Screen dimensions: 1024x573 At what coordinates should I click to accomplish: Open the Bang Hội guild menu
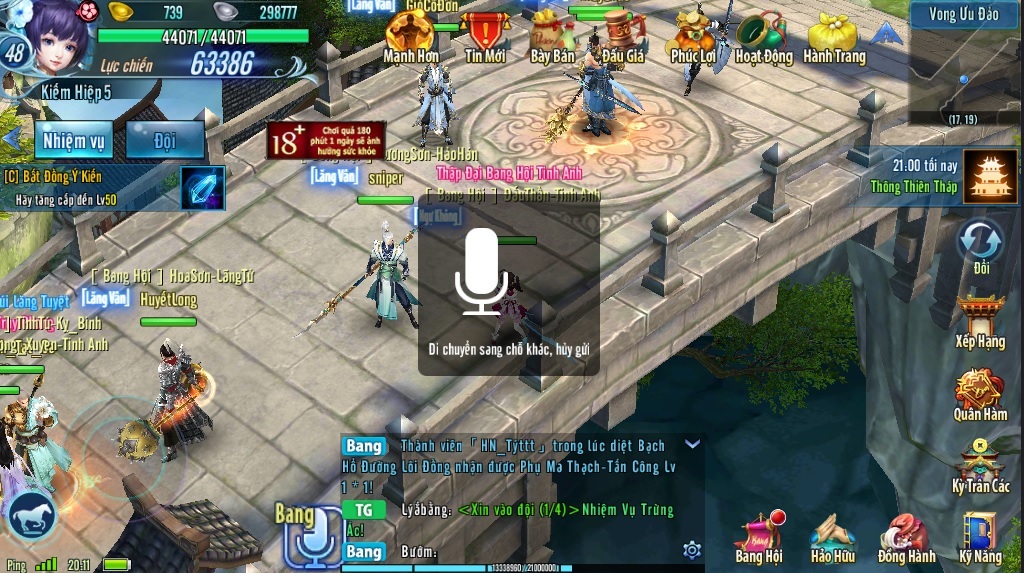point(758,537)
